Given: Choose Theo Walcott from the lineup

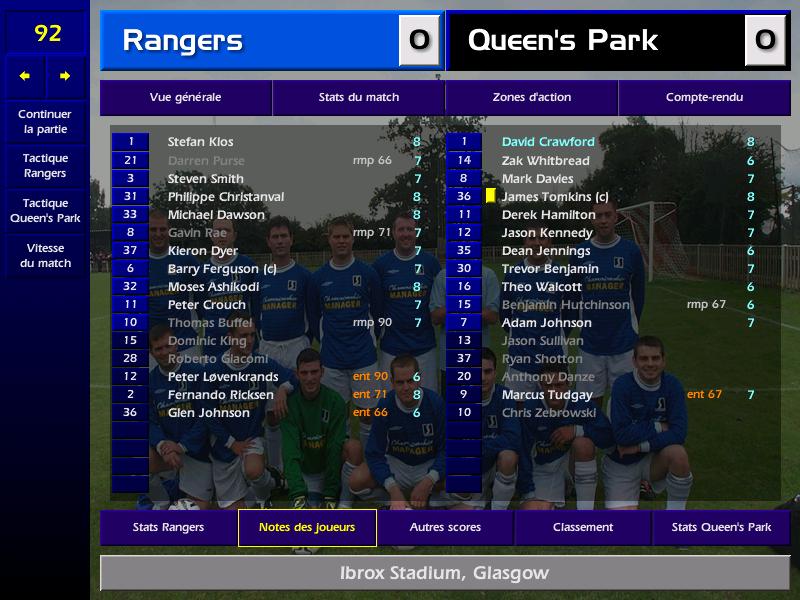Looking at the screenshot, I should point(541,287).
